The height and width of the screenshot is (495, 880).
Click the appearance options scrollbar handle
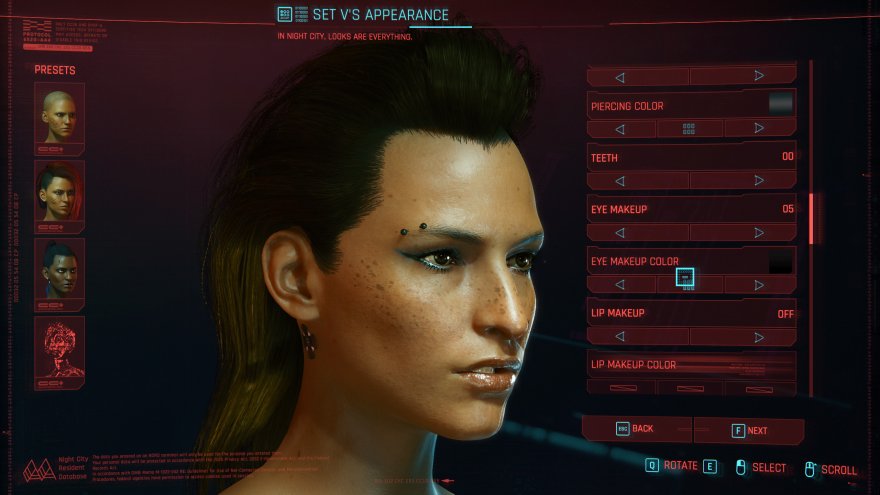812,218
